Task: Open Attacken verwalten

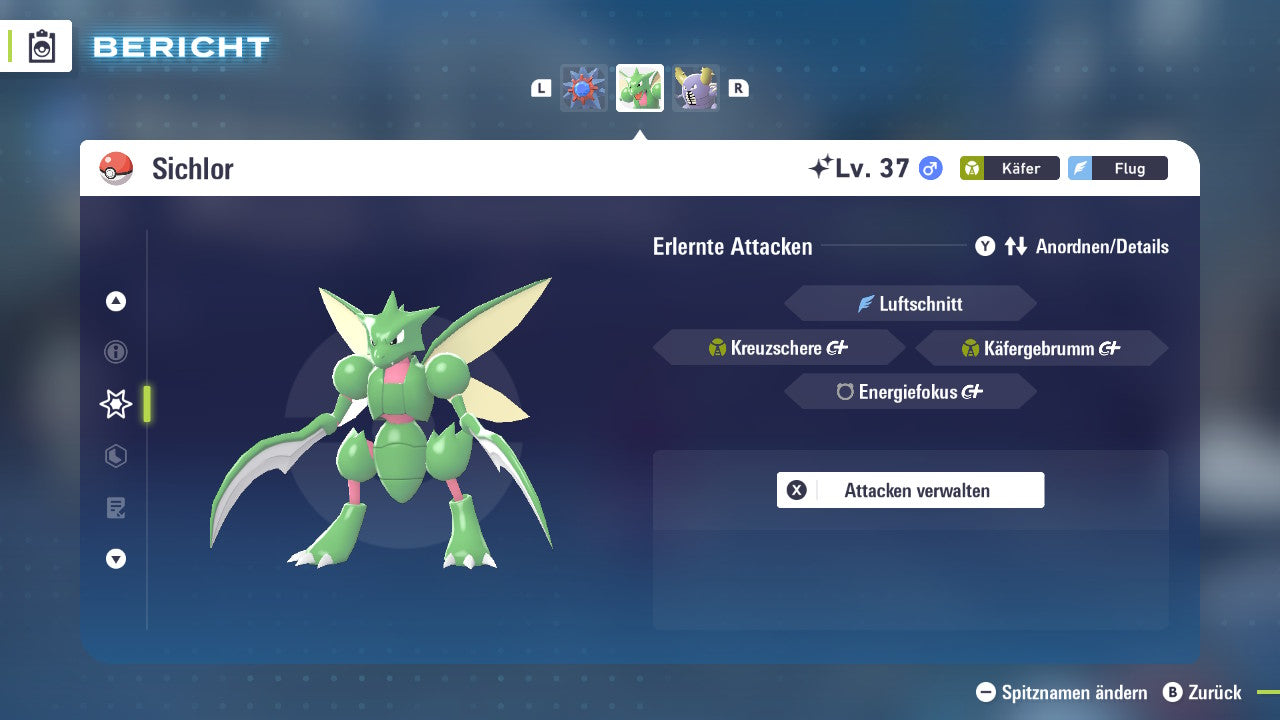Action: tap(910, 490)
